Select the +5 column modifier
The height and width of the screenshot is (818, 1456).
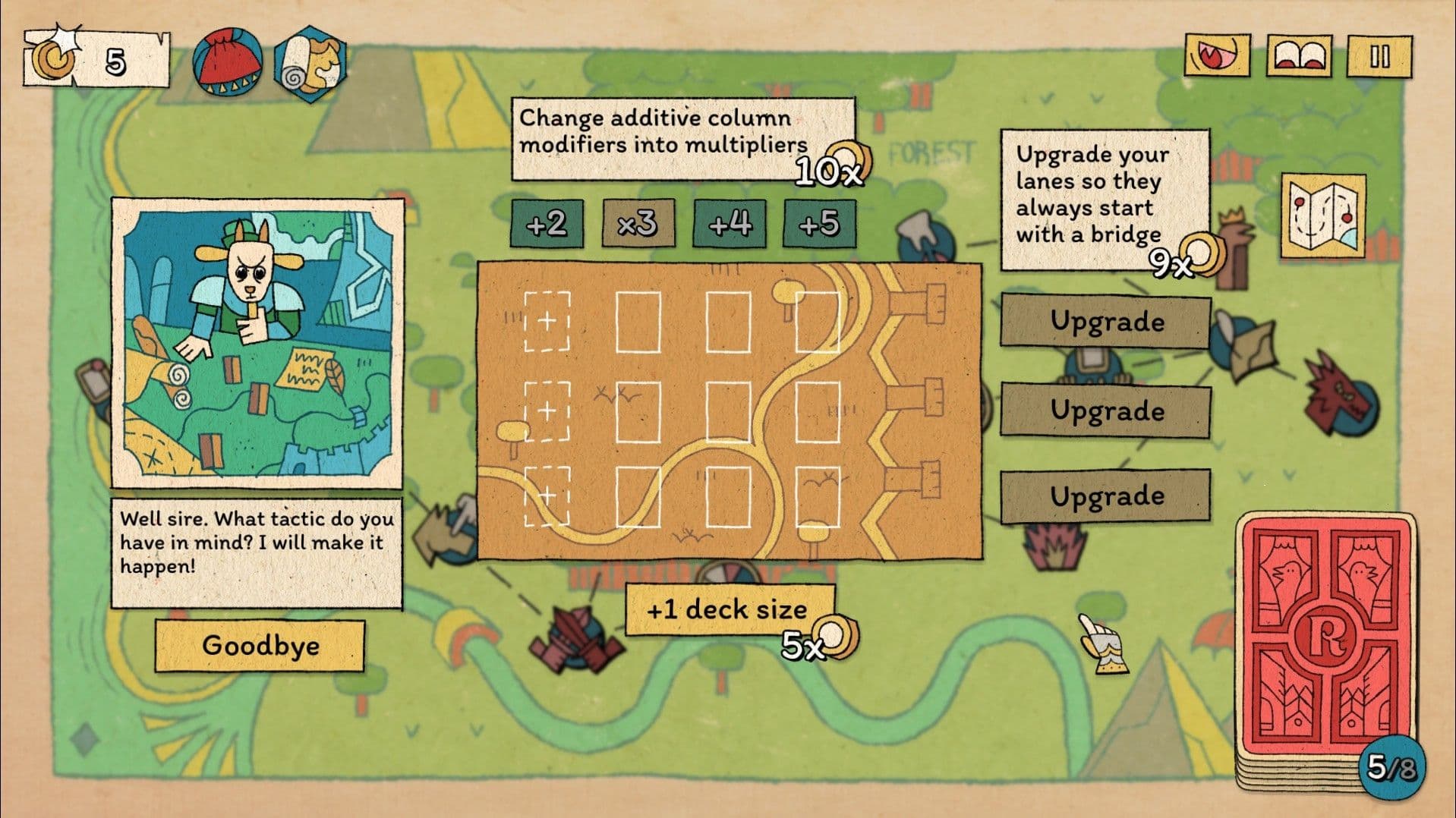(819, 224)
